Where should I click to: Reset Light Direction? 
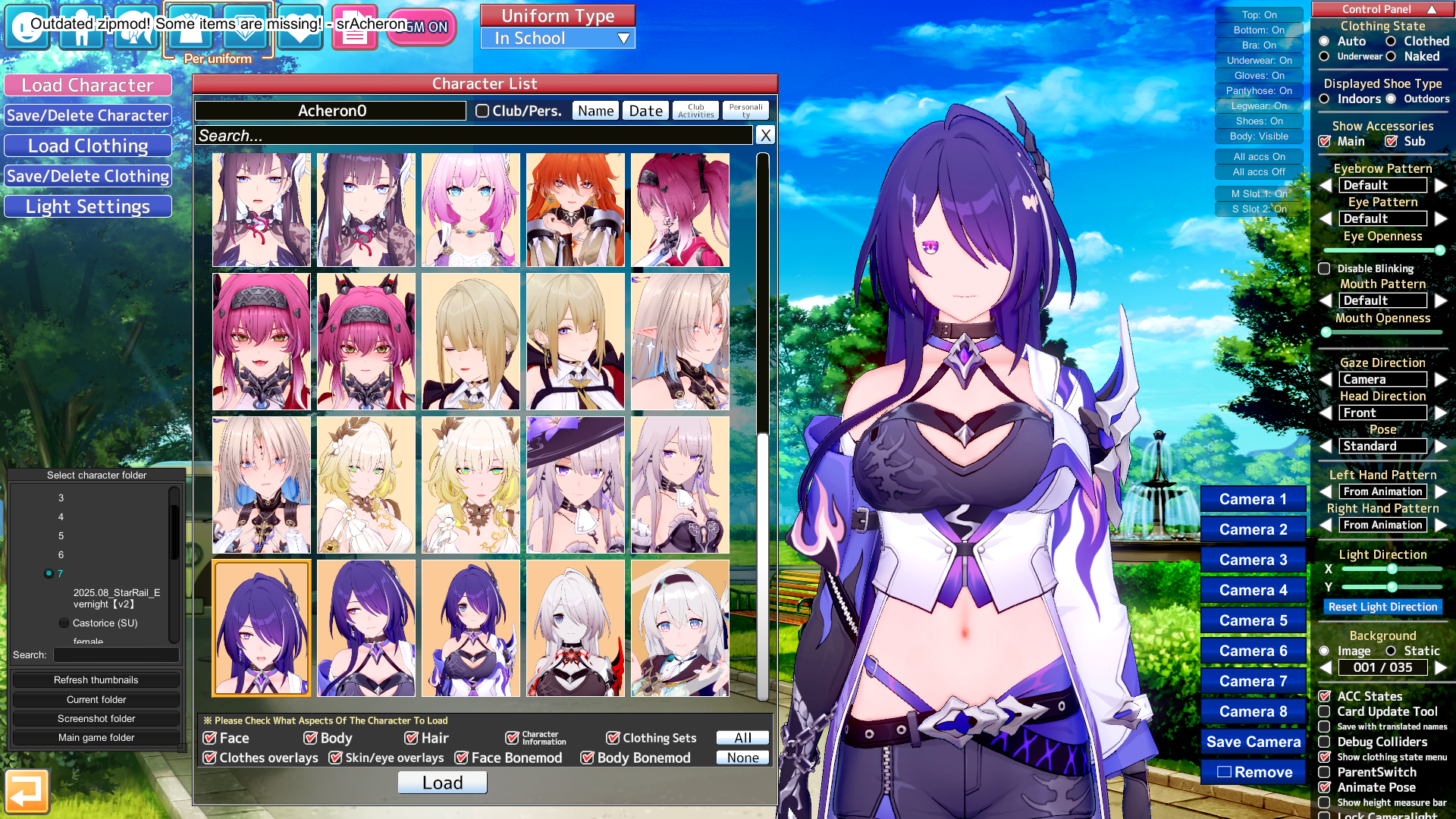tap(1382, 607)
